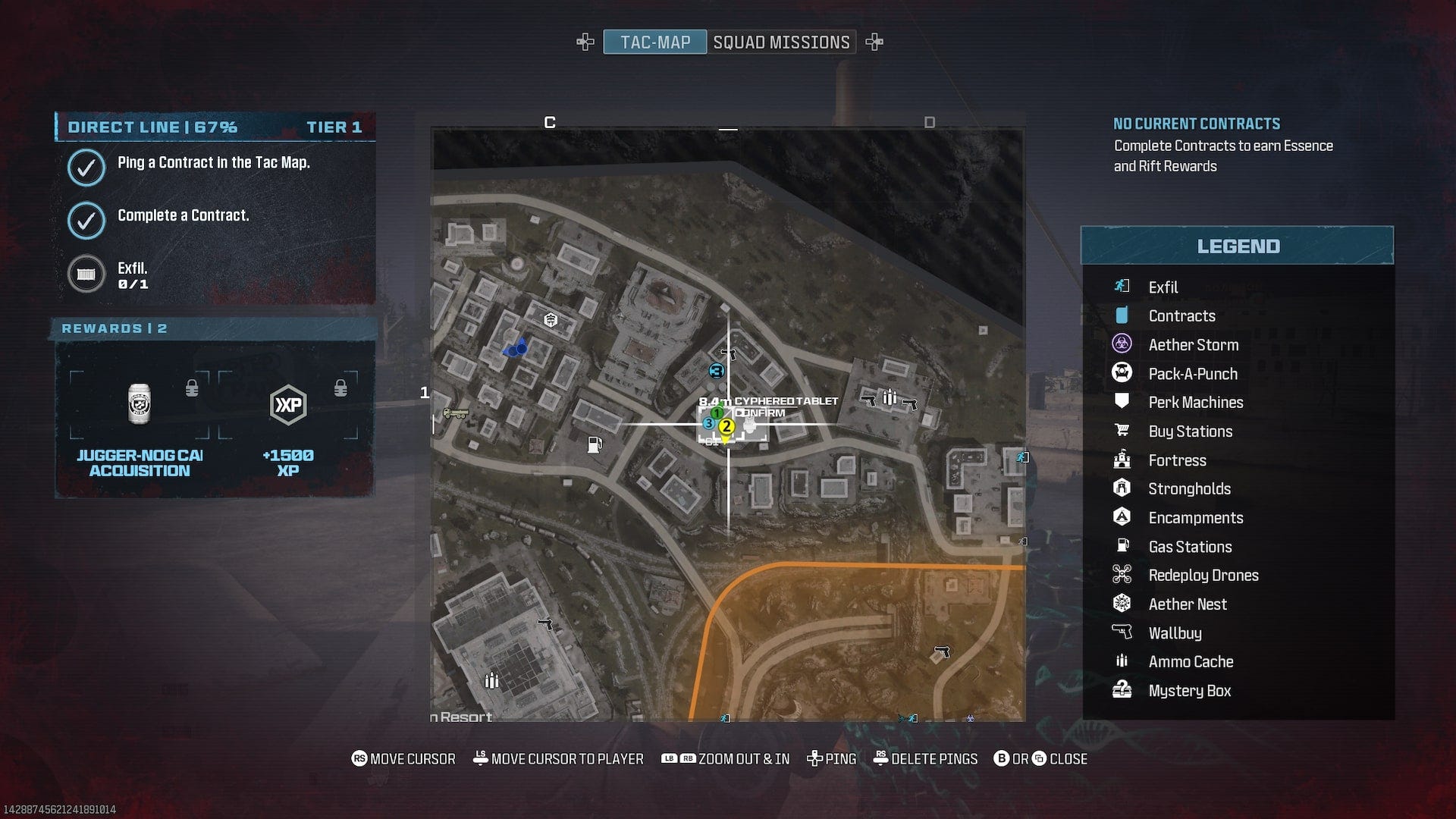
Task: Select the Aether Storm legend icon
Action: 1122,344
